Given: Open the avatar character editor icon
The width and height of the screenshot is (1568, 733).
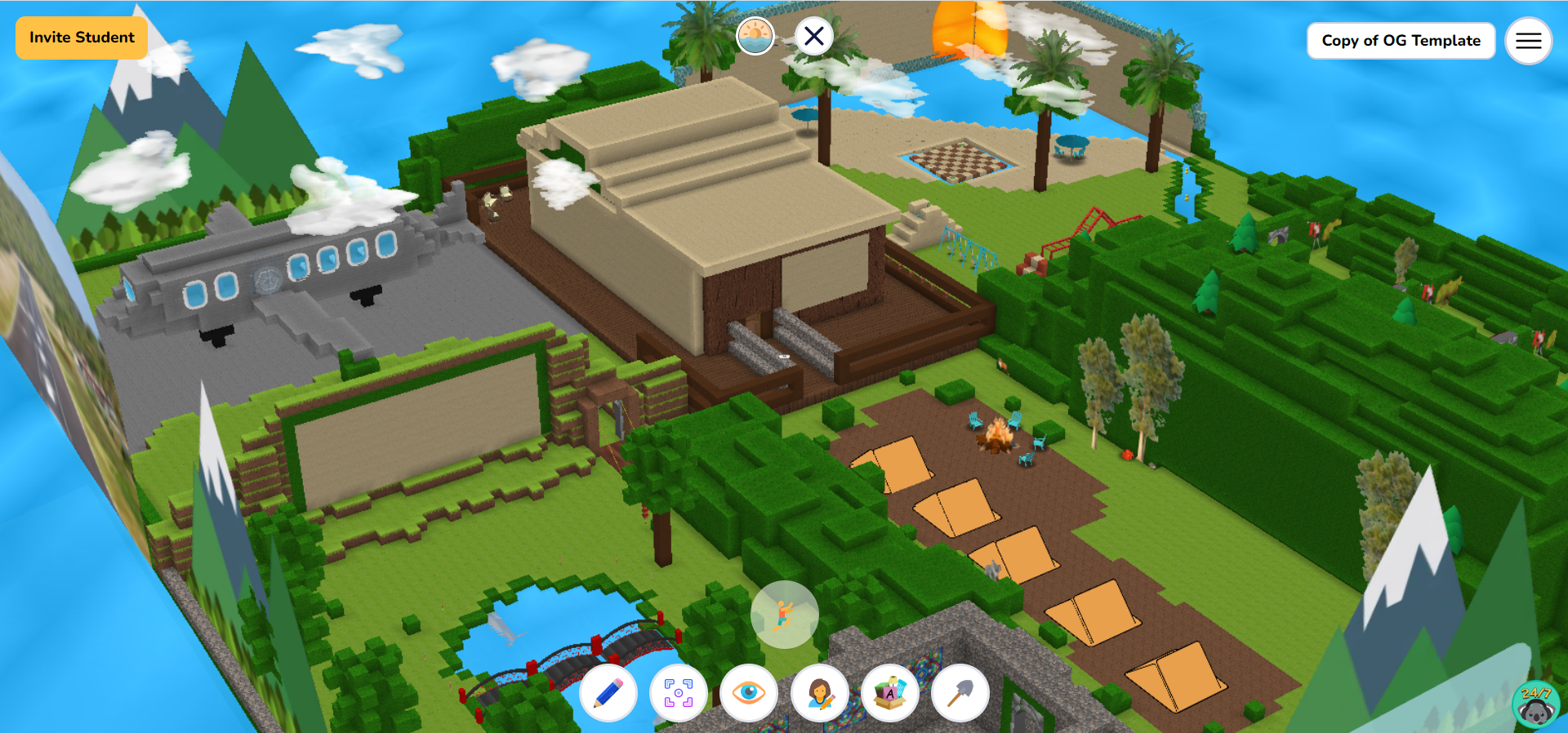Looking at the screenshot, I should coord(820,693).
